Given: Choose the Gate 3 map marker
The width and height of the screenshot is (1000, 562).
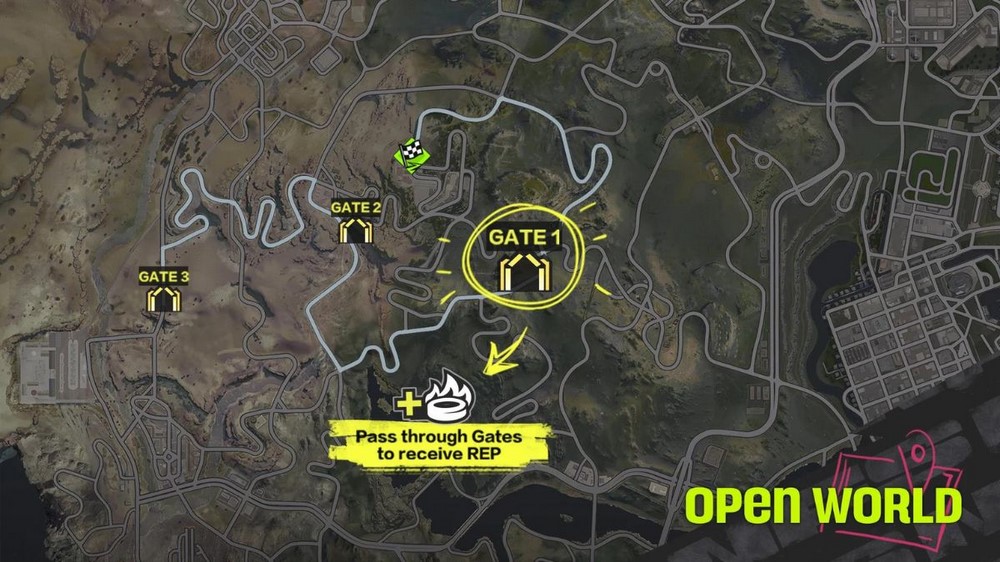Looking at the screenshot, I should point(163,299).
